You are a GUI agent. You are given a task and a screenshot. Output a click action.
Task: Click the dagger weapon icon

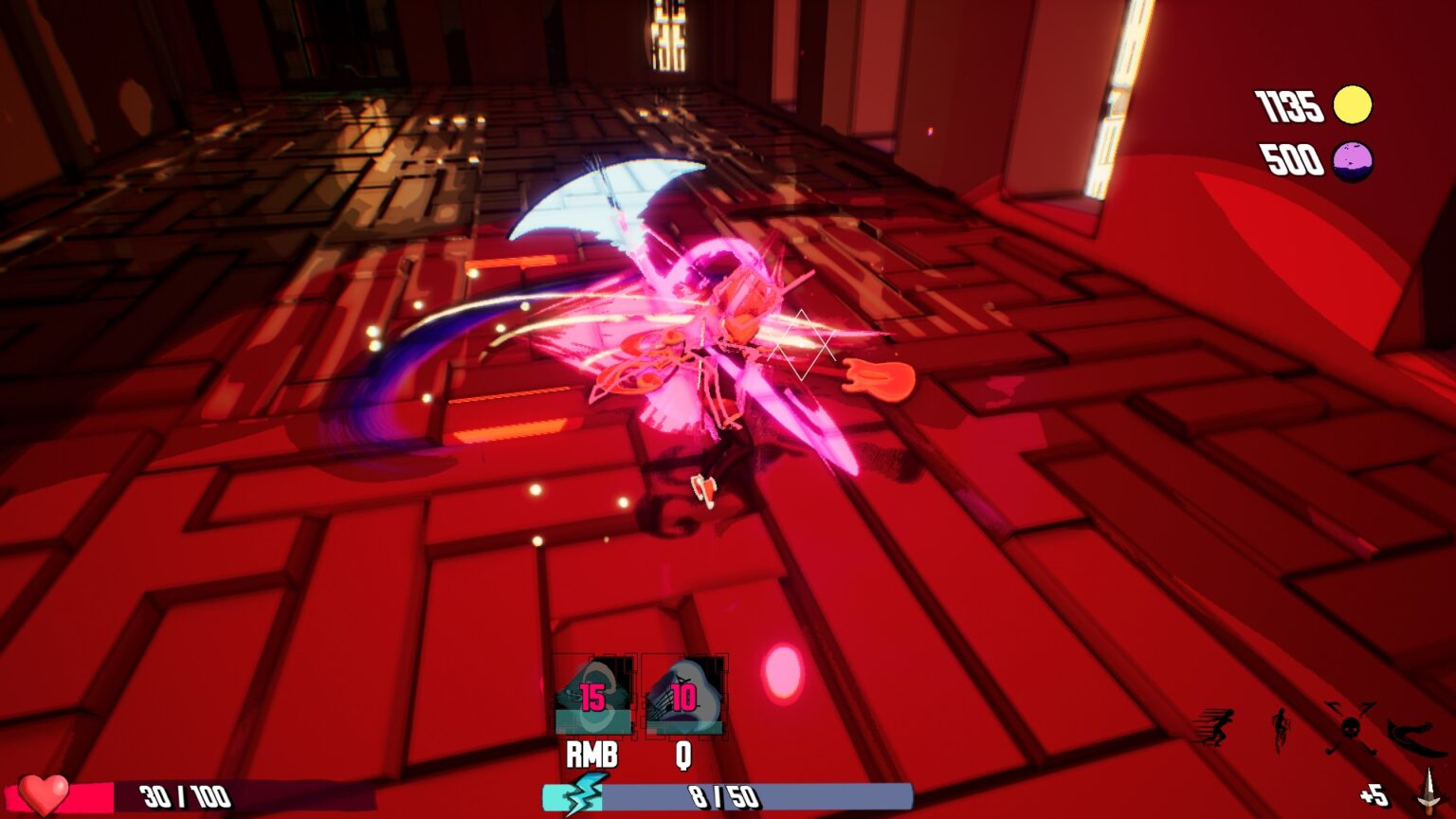pos(1428,792)
